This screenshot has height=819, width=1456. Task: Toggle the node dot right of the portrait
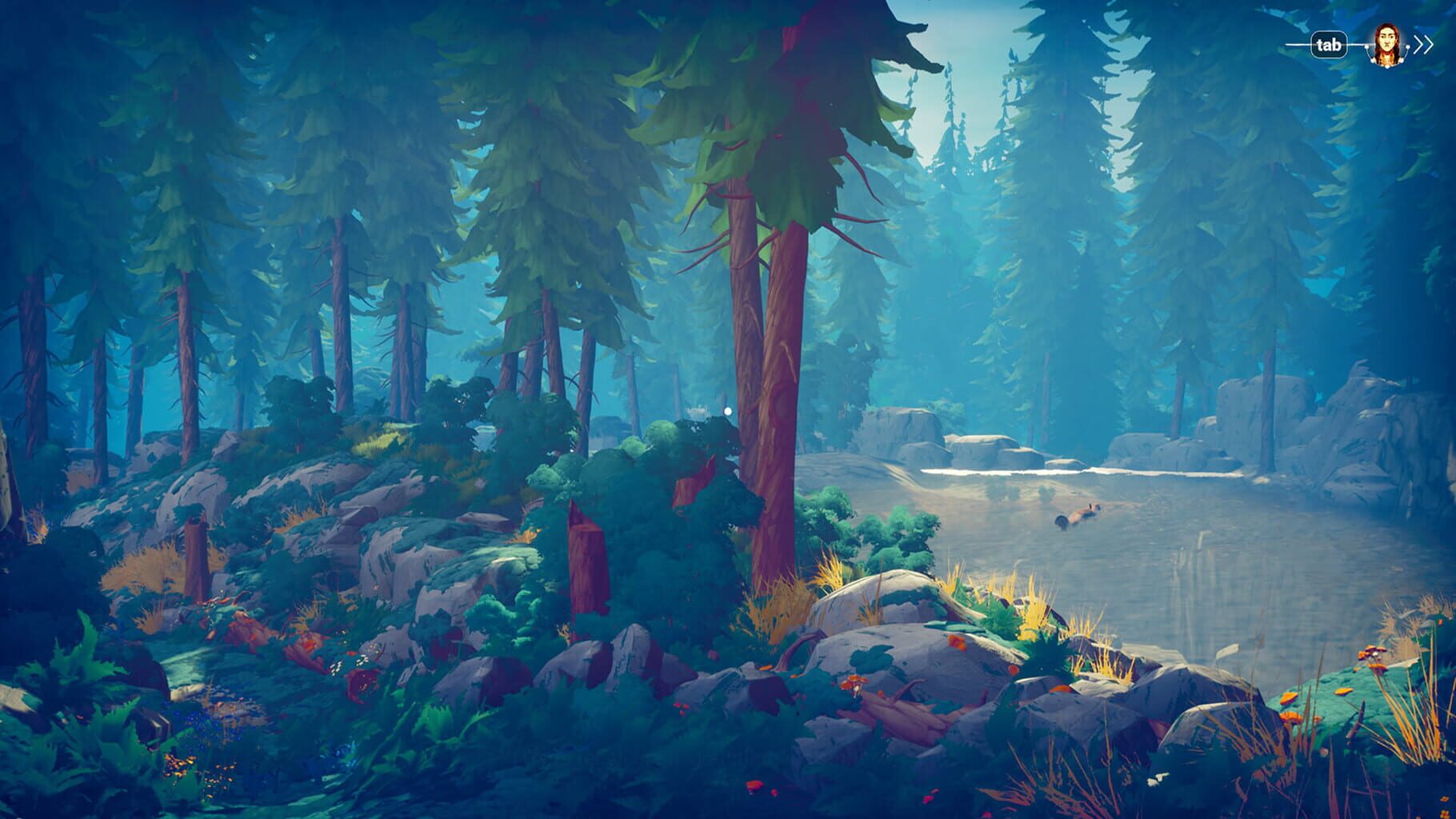[1408, 48]
